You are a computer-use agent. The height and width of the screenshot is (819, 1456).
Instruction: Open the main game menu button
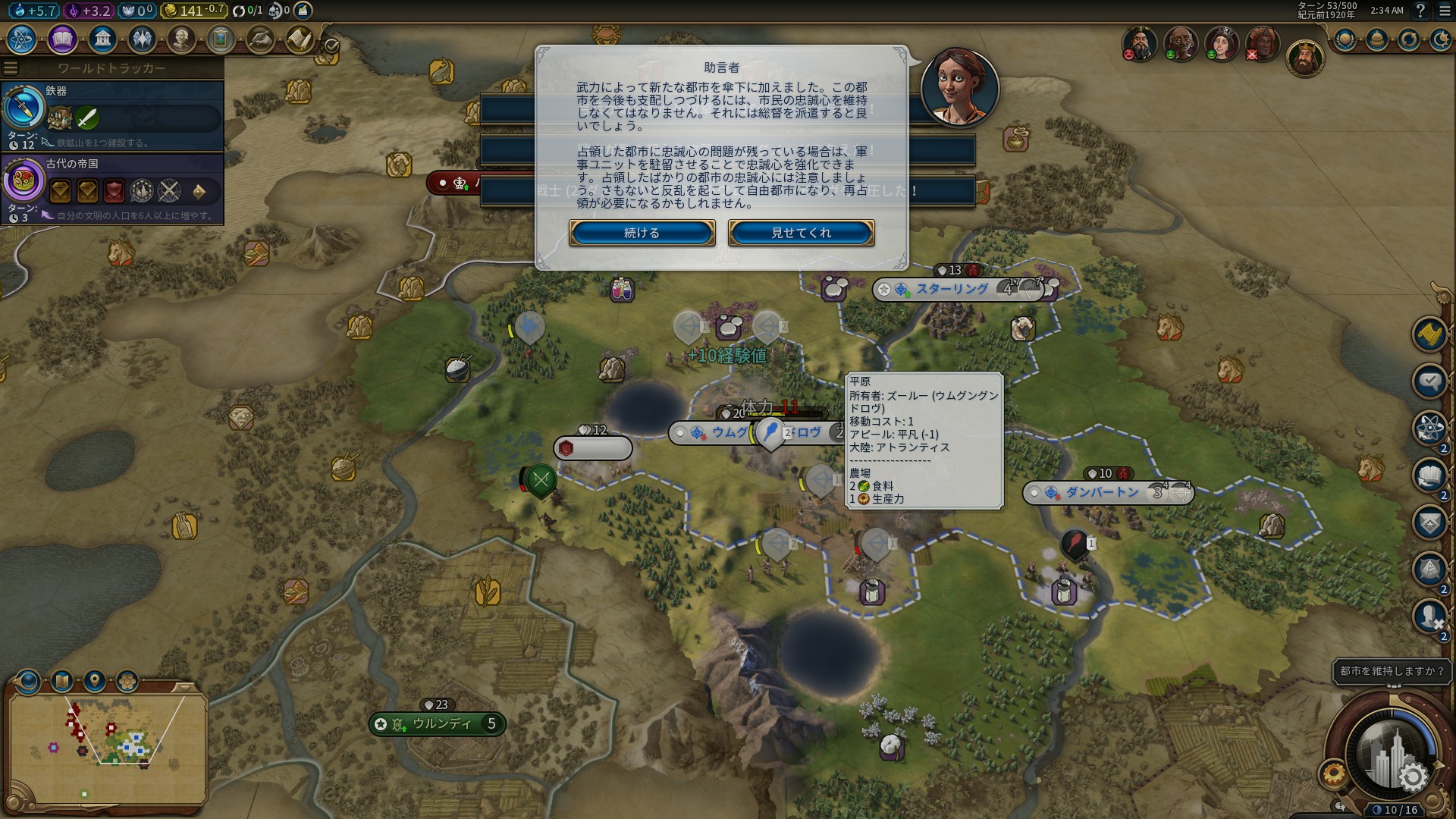pyautogui.click(x=1445, y=11)
